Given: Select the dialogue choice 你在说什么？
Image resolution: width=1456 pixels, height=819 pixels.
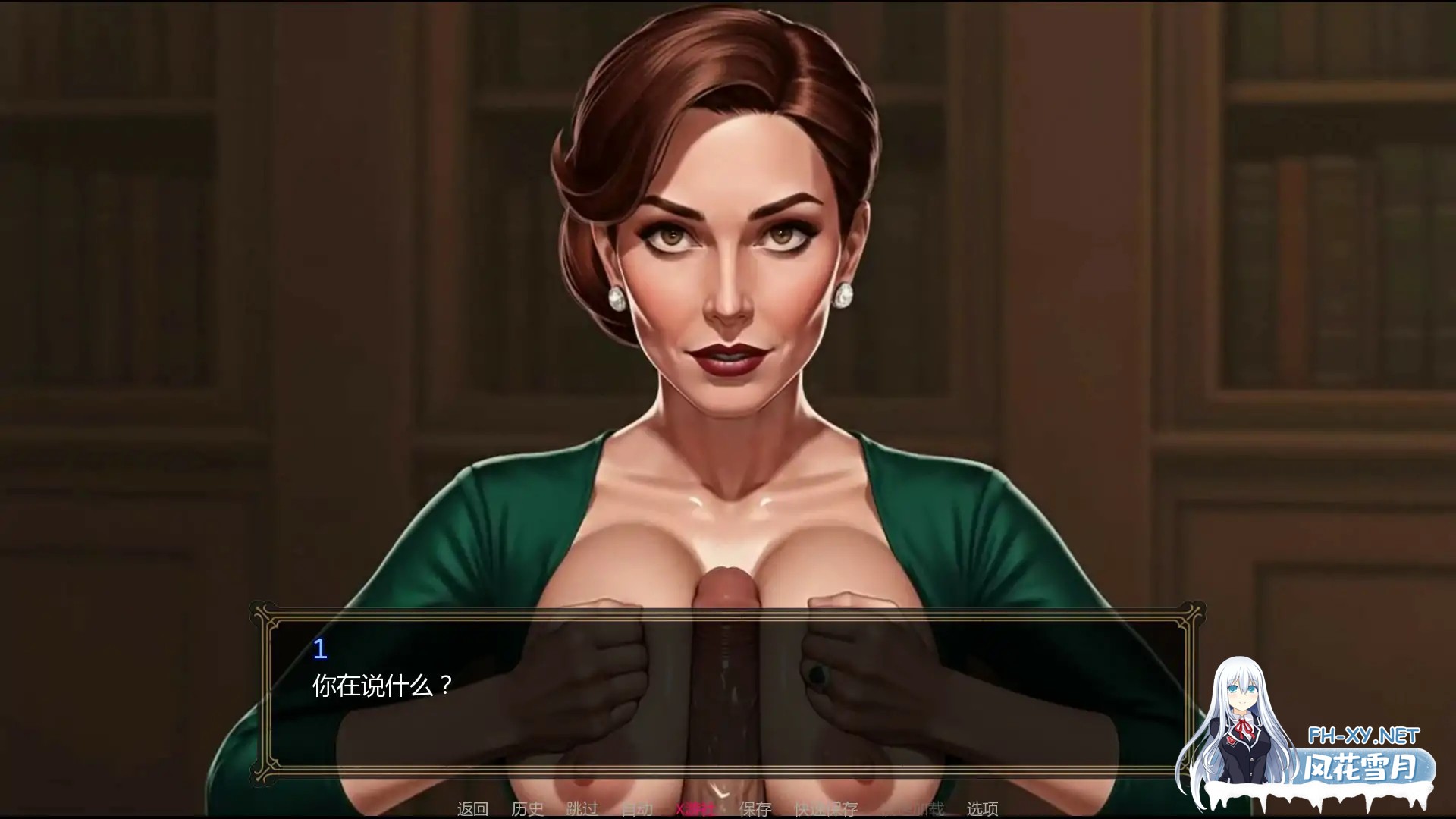Looking at the screenshot, I should [x=381, y=685].
